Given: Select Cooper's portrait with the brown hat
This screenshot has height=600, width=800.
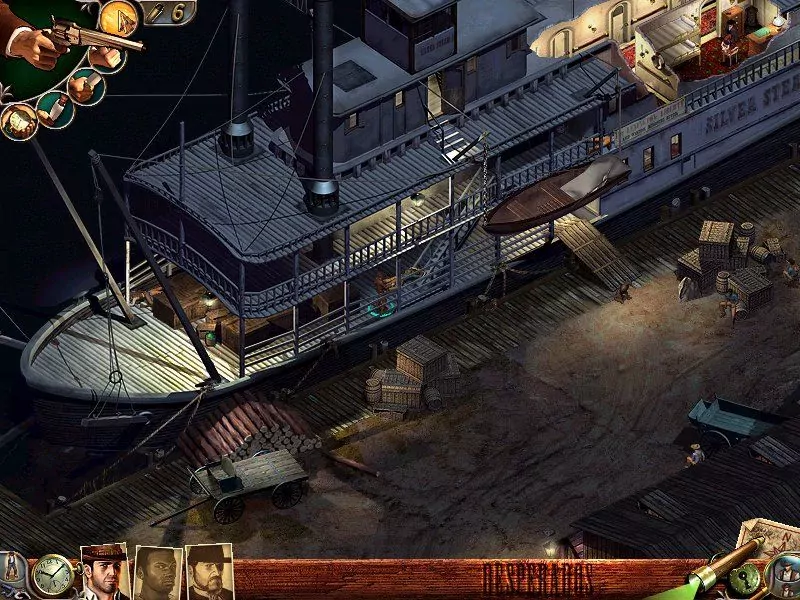Looking at the screenshot, I should point(104,572).
